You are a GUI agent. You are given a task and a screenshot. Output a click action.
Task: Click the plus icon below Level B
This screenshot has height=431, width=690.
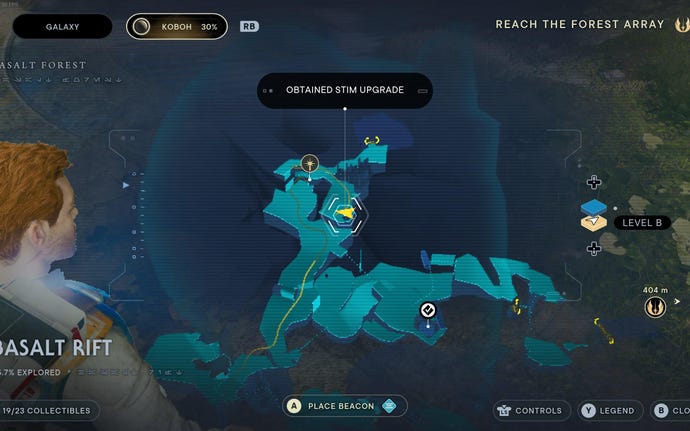[594, 248]
